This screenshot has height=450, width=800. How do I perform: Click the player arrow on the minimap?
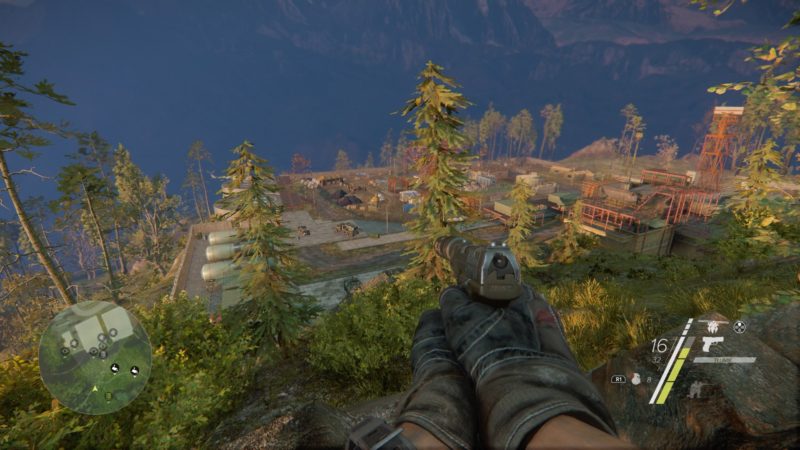[95, 388]
